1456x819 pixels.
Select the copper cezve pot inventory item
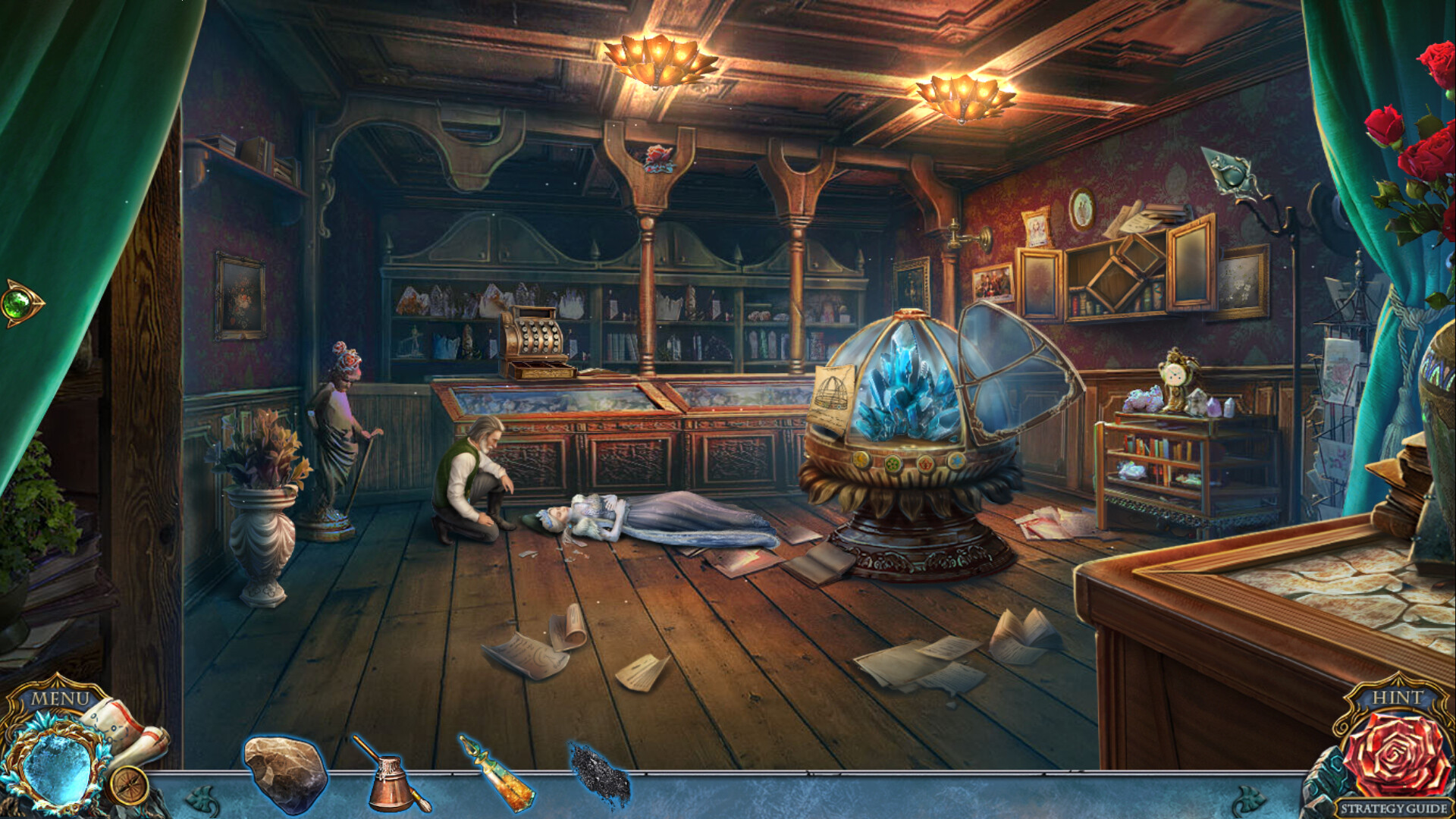click(389, 773)
